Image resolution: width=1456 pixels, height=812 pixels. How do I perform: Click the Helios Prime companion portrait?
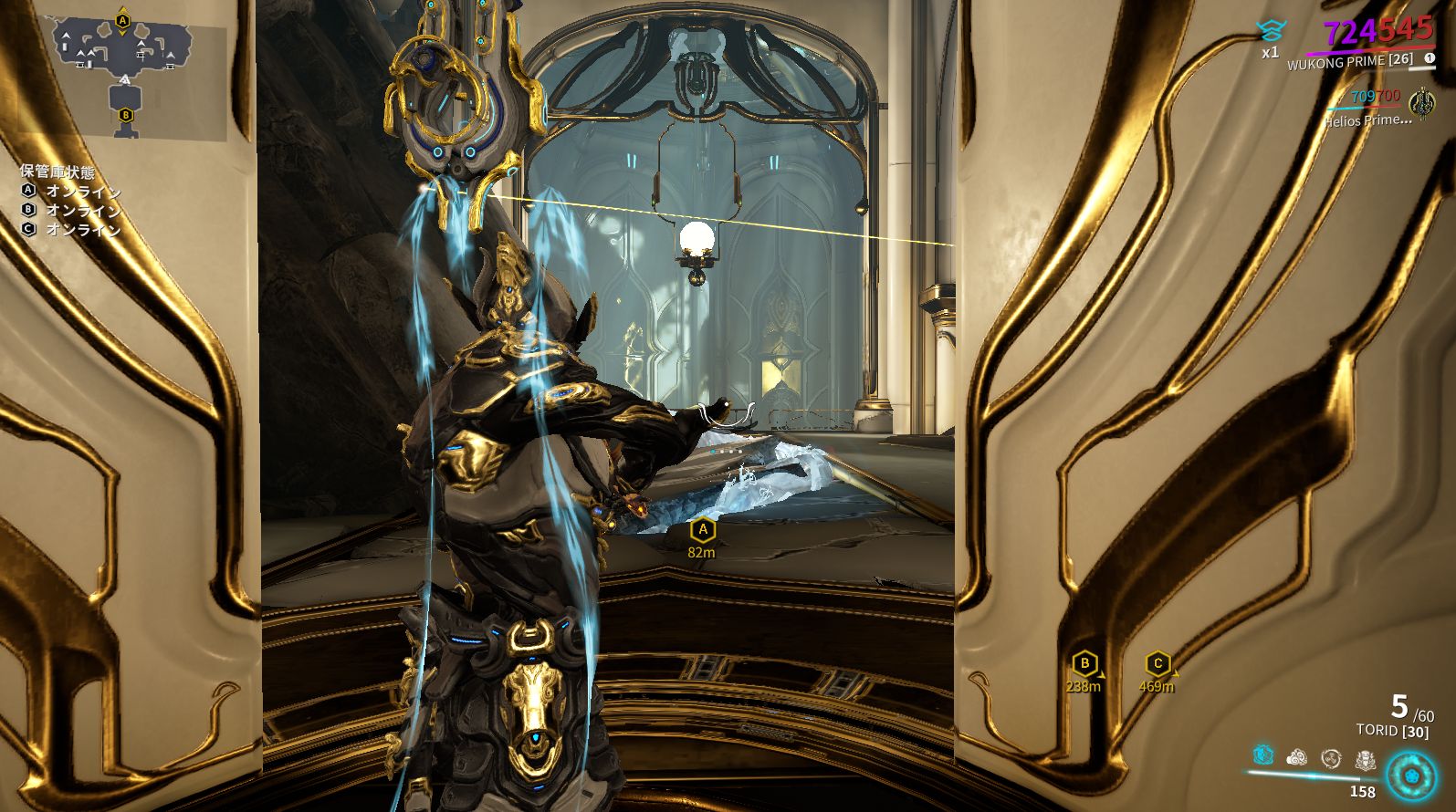(1421, 101)
